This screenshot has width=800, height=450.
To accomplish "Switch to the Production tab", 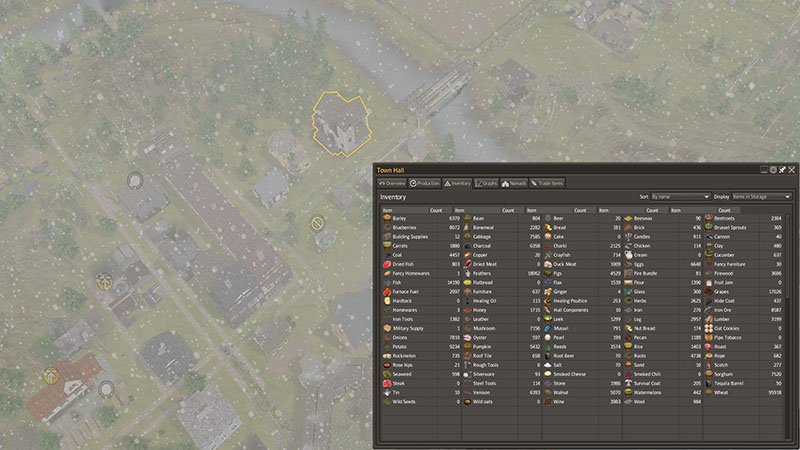I will (425, 184).
